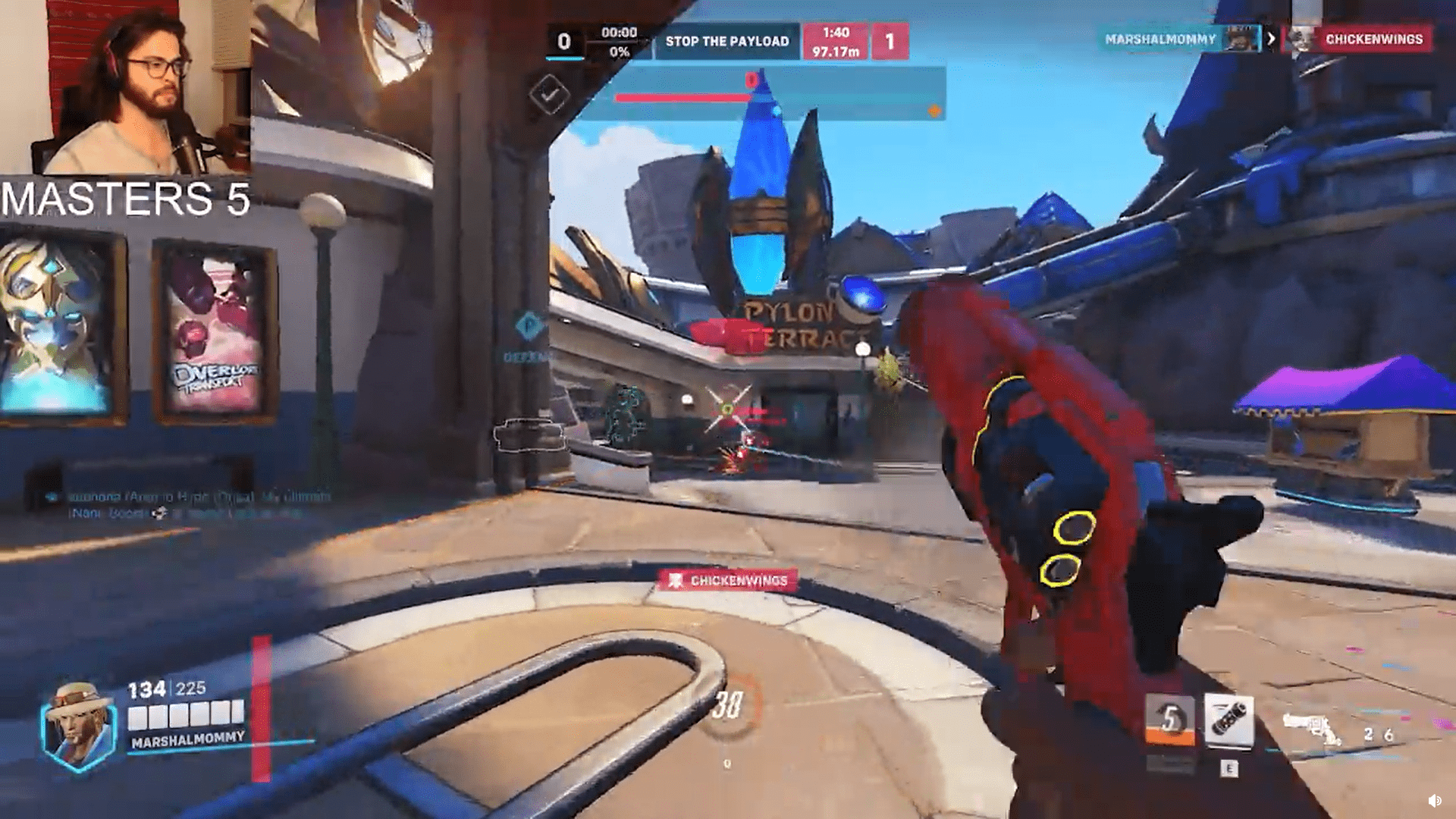Toggle the video player volume speaker

point(1434,801)
